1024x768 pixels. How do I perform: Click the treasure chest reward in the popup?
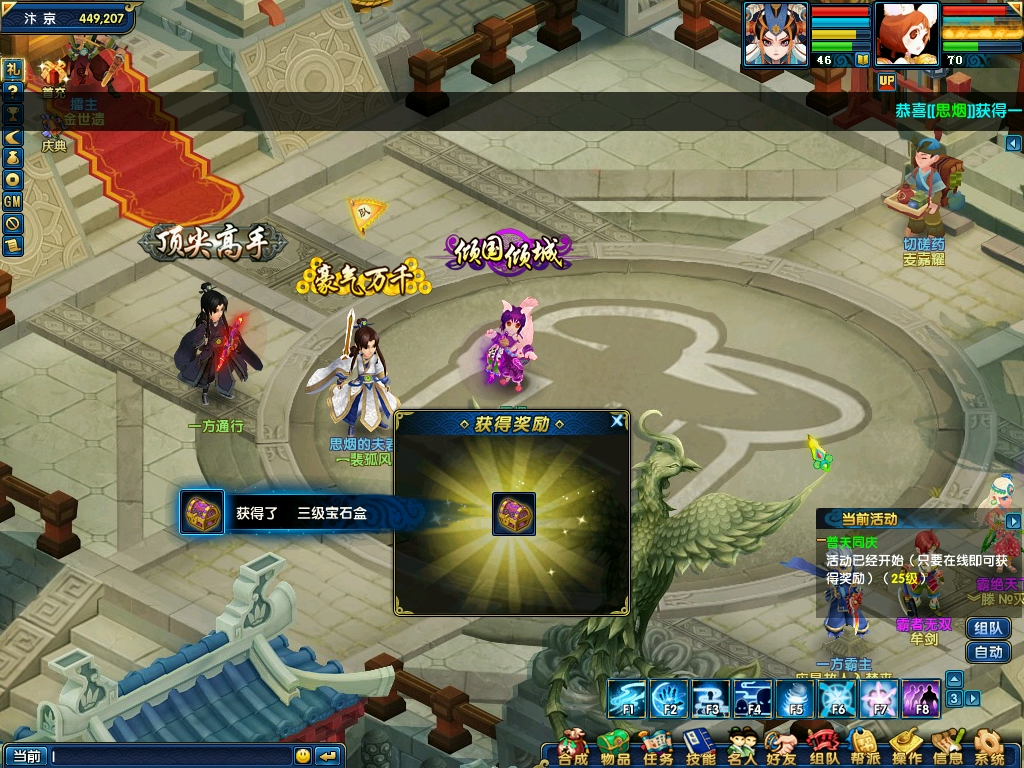514,514
